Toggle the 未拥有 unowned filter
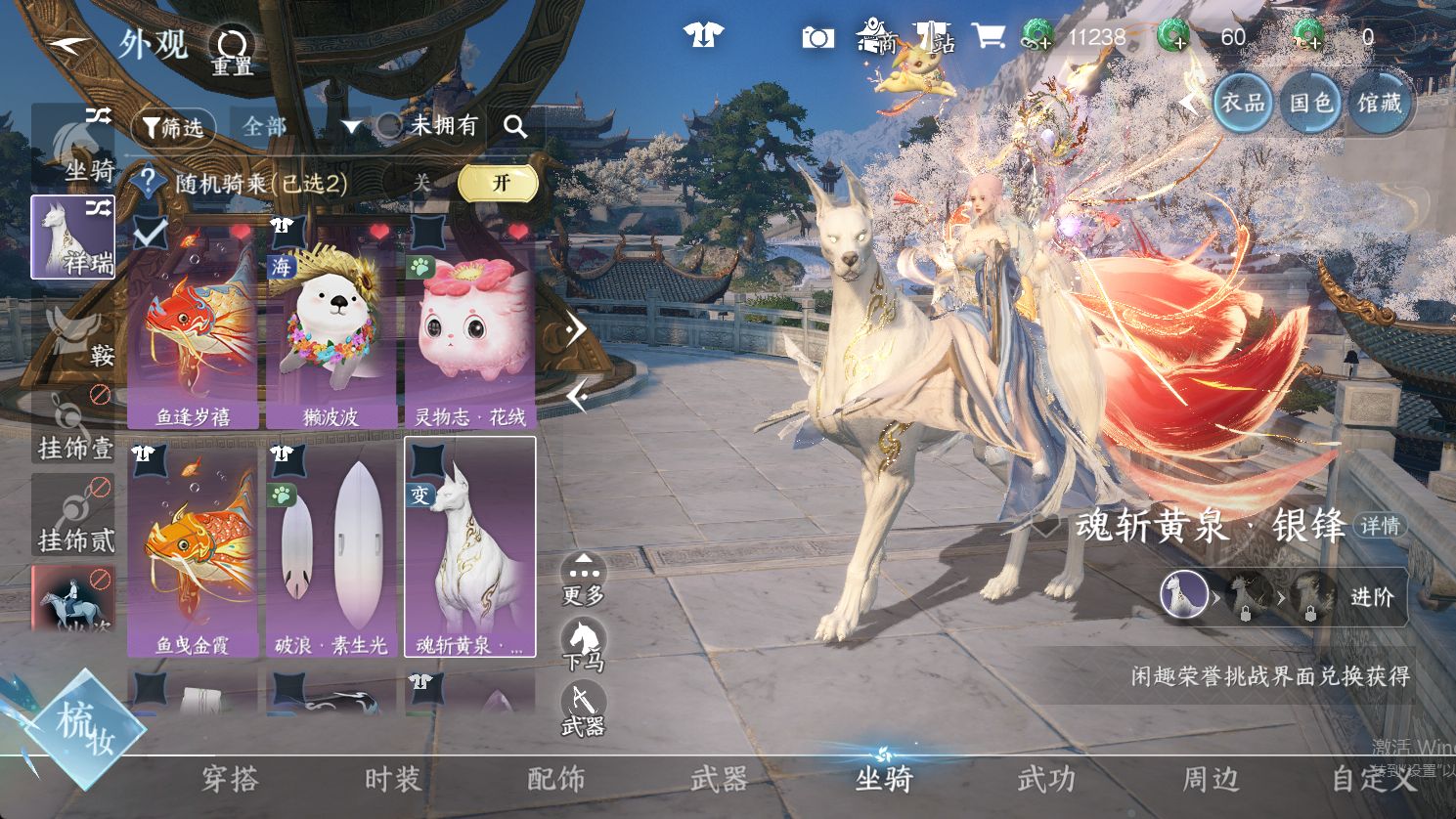This screenshot has width=1456, height=819. 432,125
